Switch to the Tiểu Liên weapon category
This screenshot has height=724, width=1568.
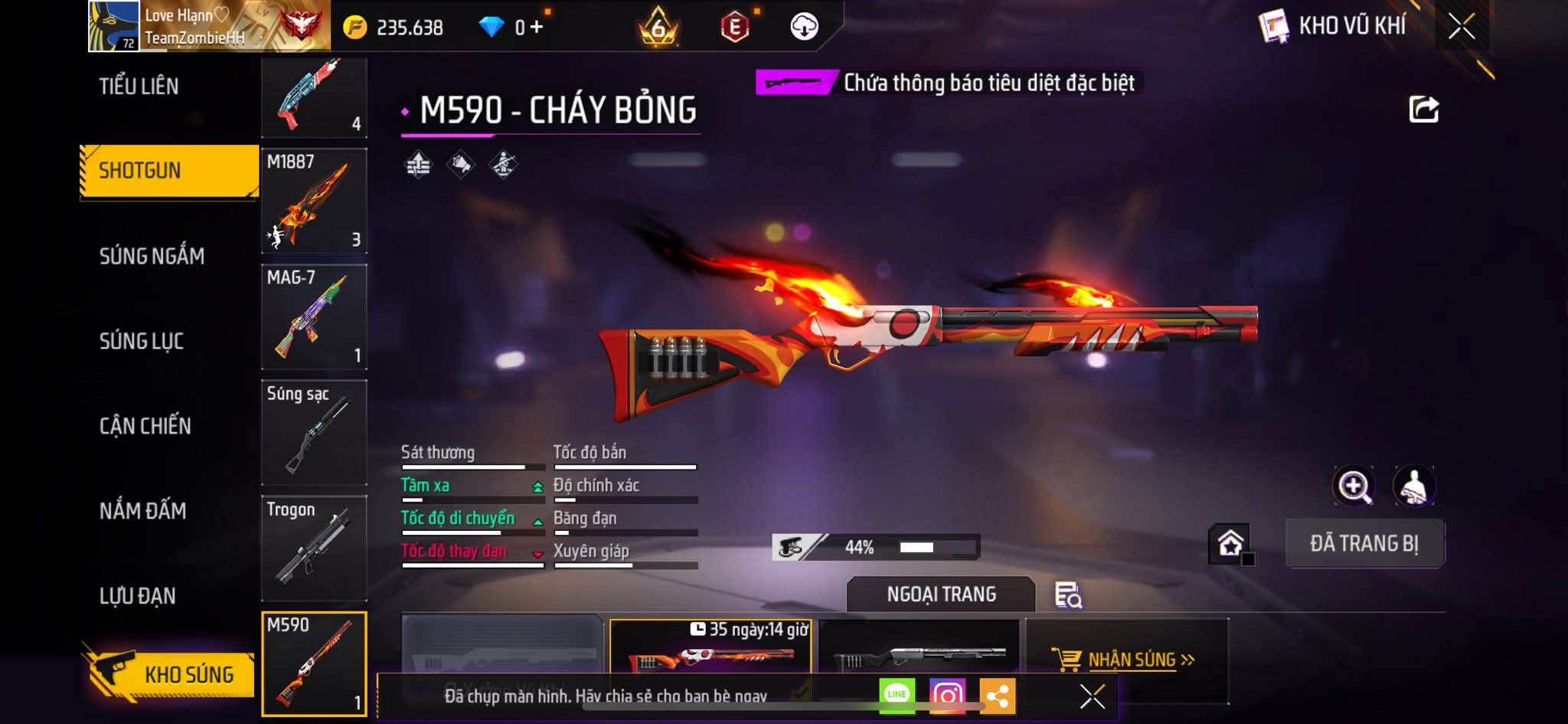click(x=139, y=86)
